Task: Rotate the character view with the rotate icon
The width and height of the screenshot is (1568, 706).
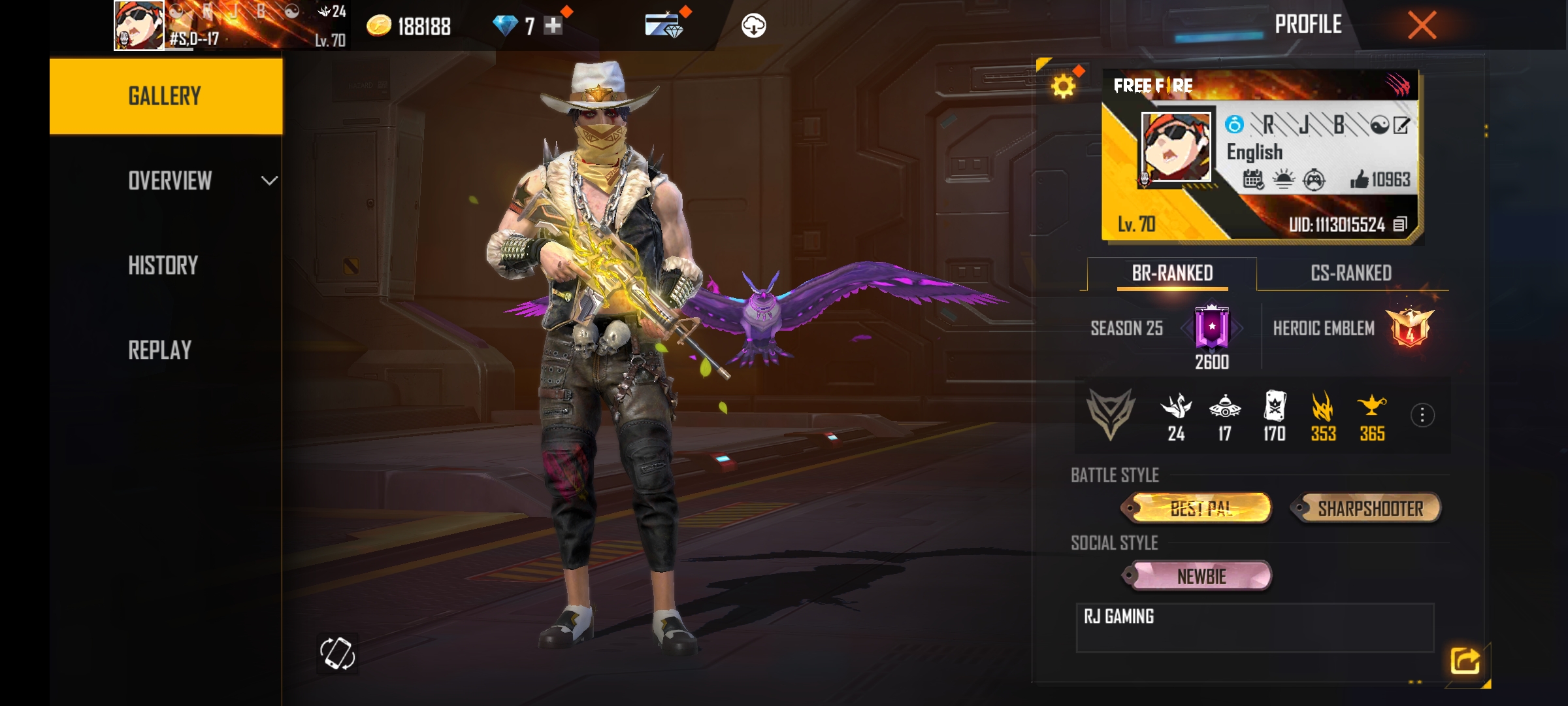Action: click(x=337, y=653)
